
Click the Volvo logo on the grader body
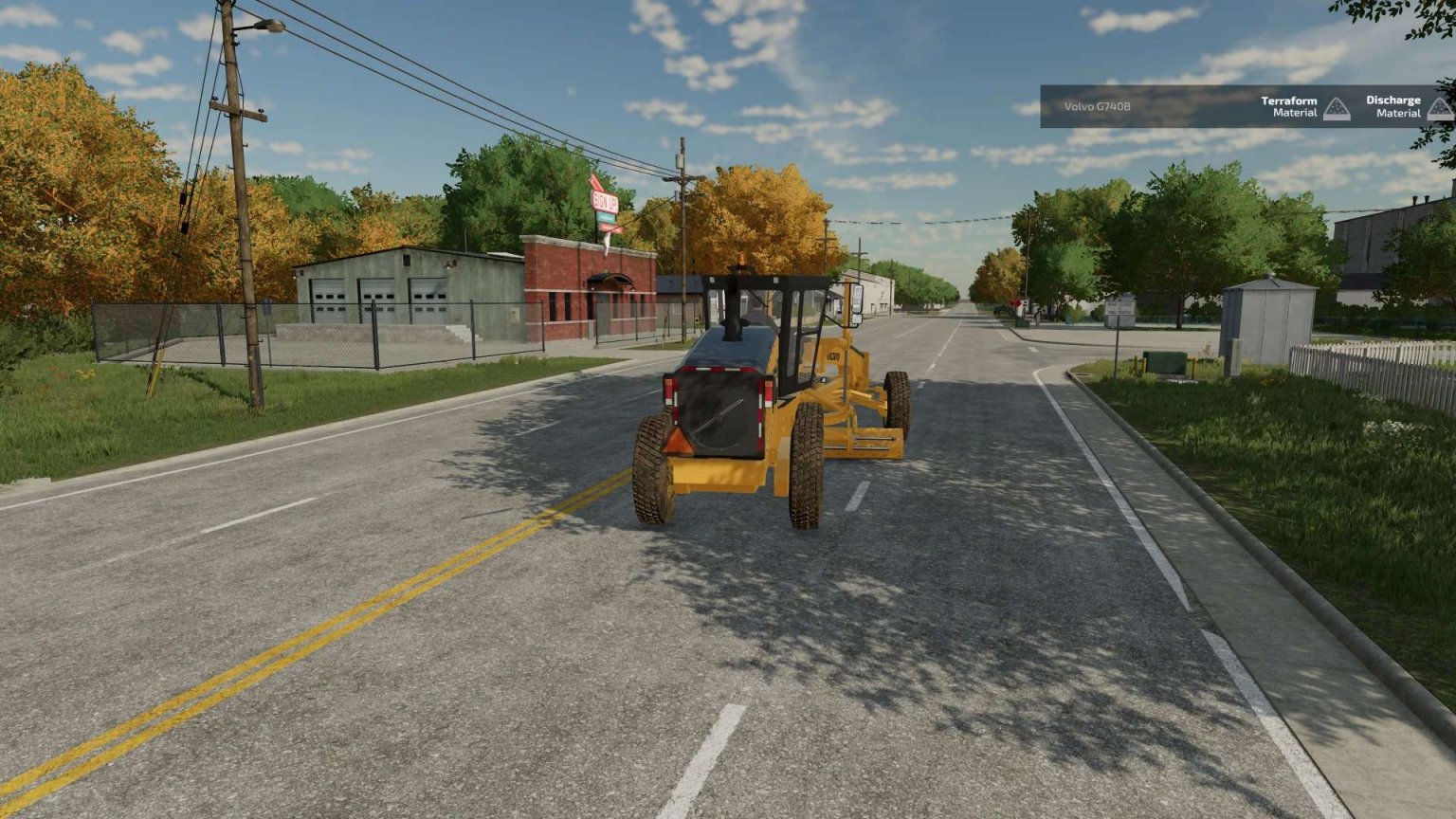[x=834, y=355]
